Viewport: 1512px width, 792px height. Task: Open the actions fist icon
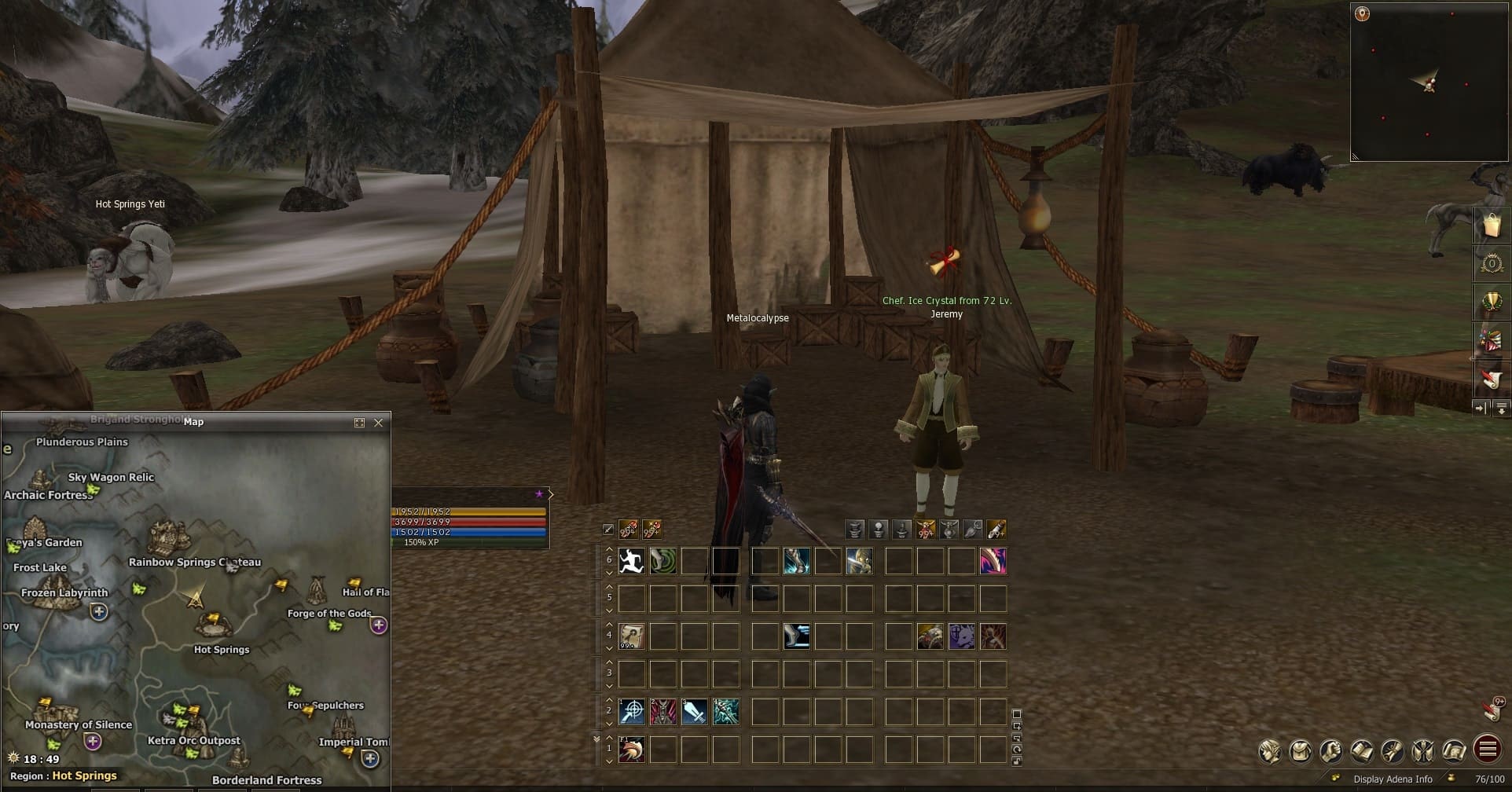(x=1330, y=751)
